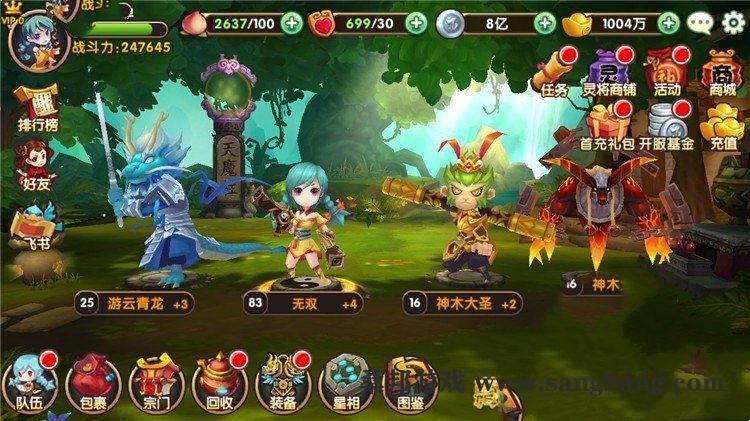Open the chat speech bubble
750x421 pixels.
701,22
